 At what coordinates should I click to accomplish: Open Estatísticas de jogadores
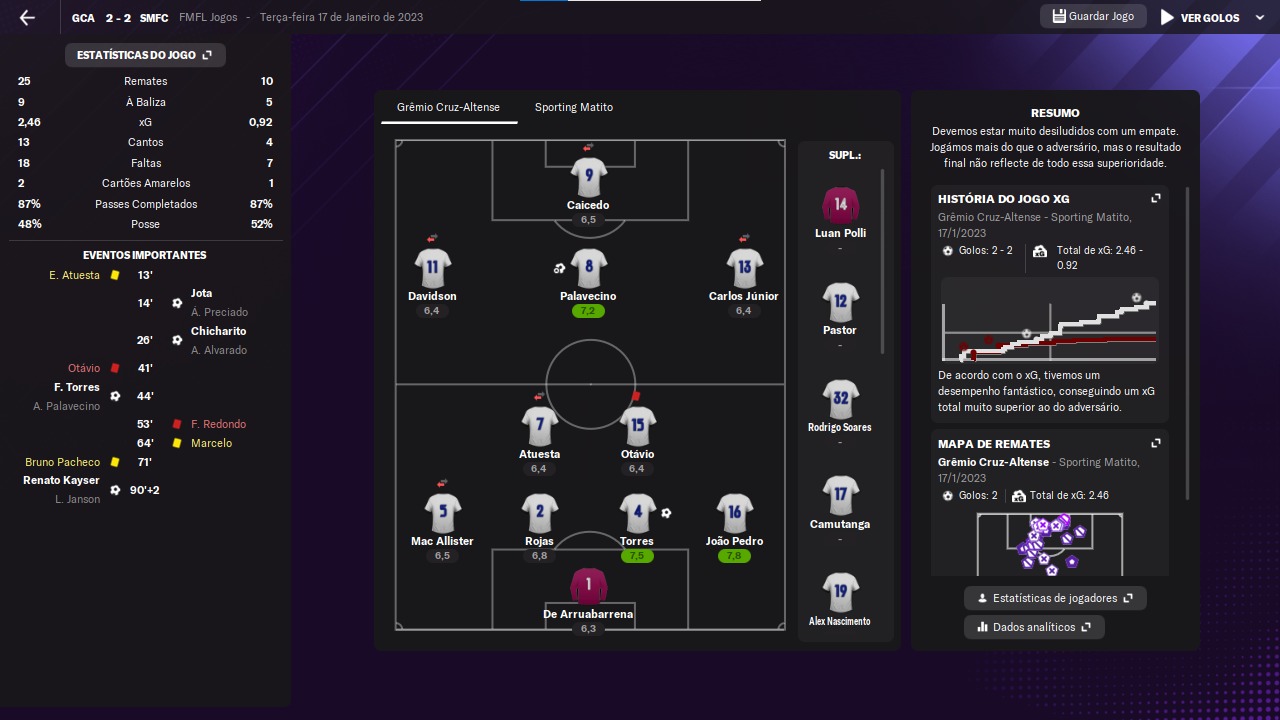click(1055, 598)
